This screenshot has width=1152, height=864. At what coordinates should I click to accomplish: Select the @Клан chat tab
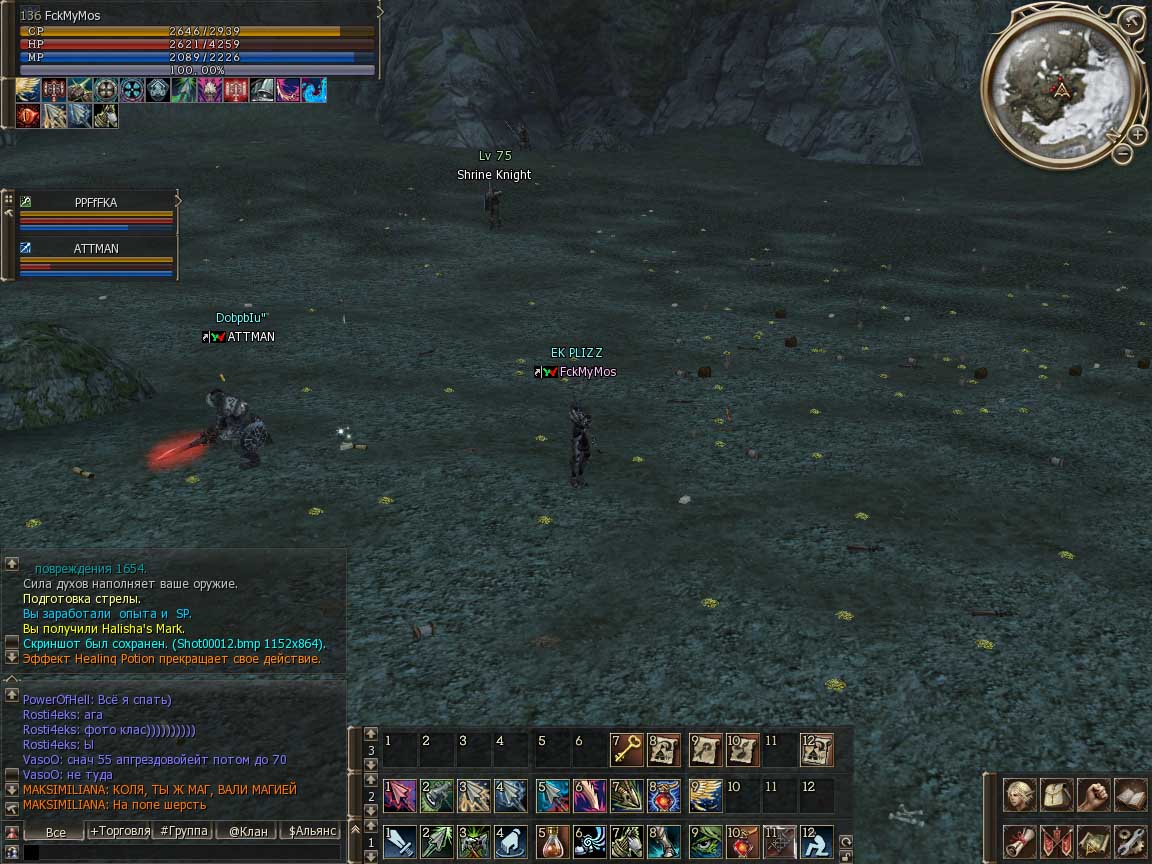248,831
